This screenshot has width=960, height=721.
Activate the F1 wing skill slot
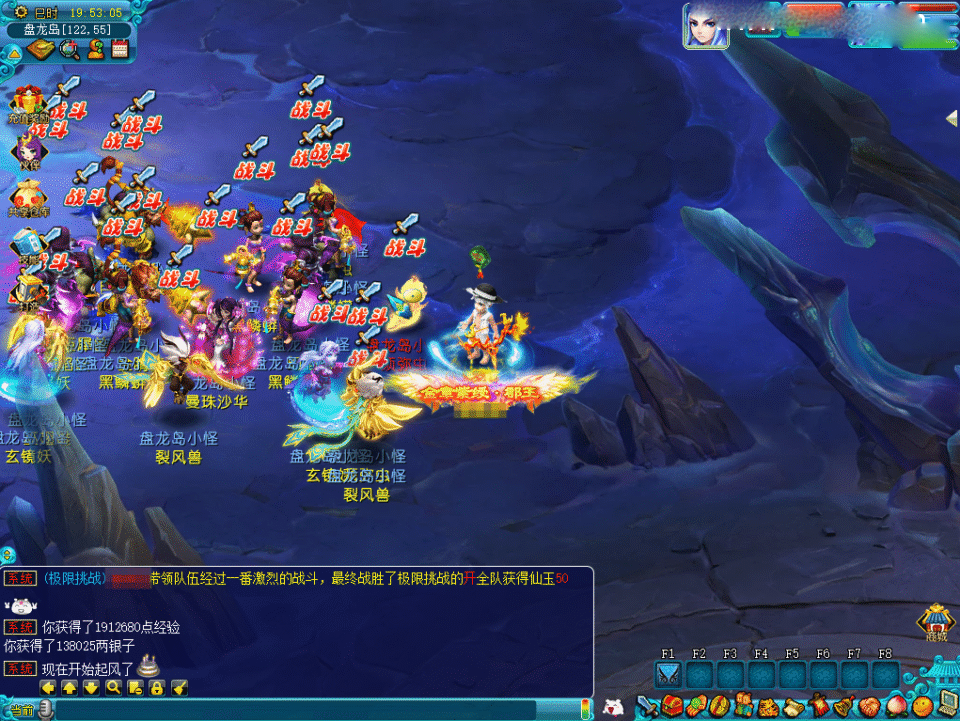(668, 676)
